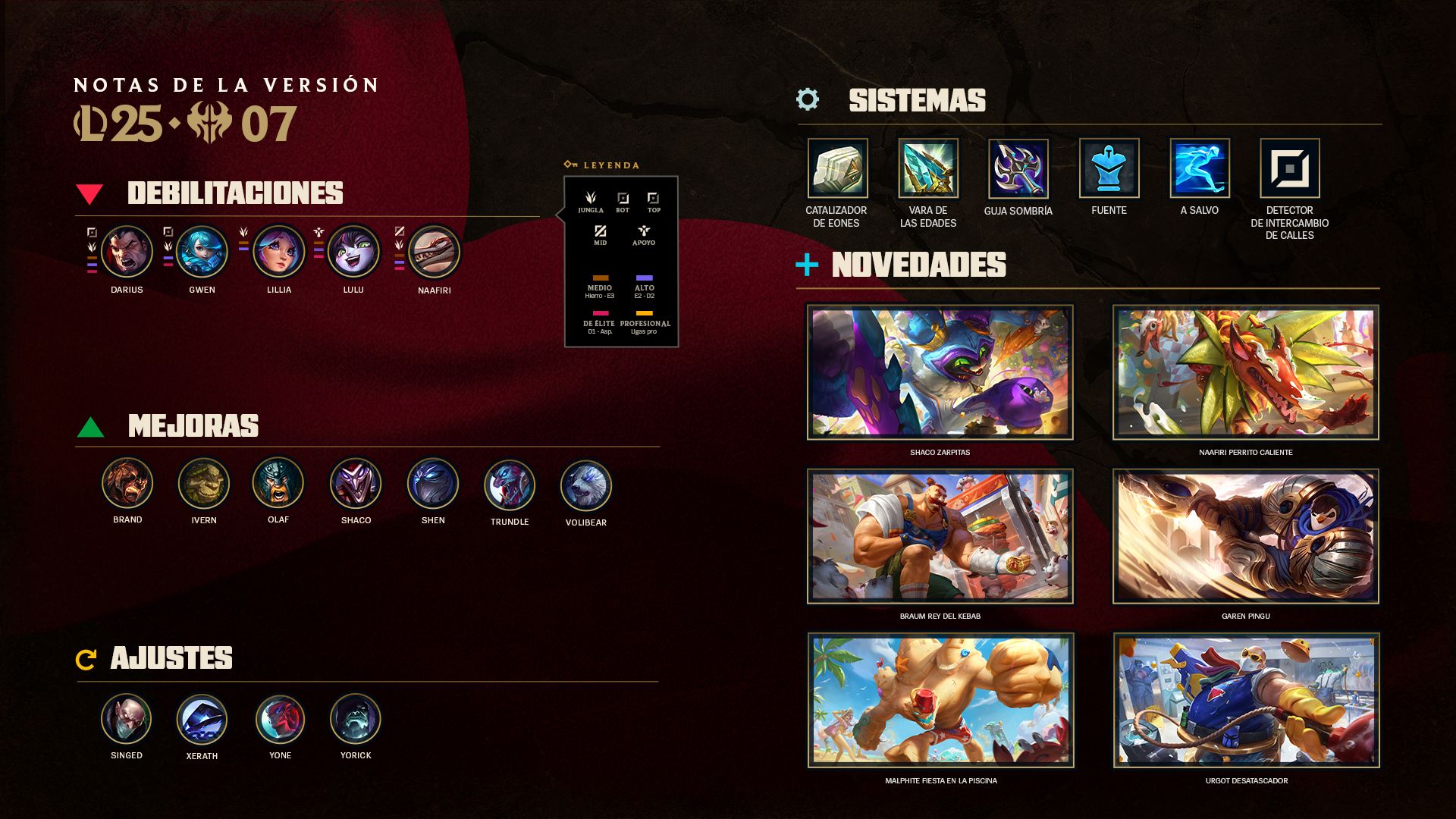Image resolution: width=1456 pixels, height=819 pixels.
Task: Open the Catalizador de Eones item
Action: point(837,168)
